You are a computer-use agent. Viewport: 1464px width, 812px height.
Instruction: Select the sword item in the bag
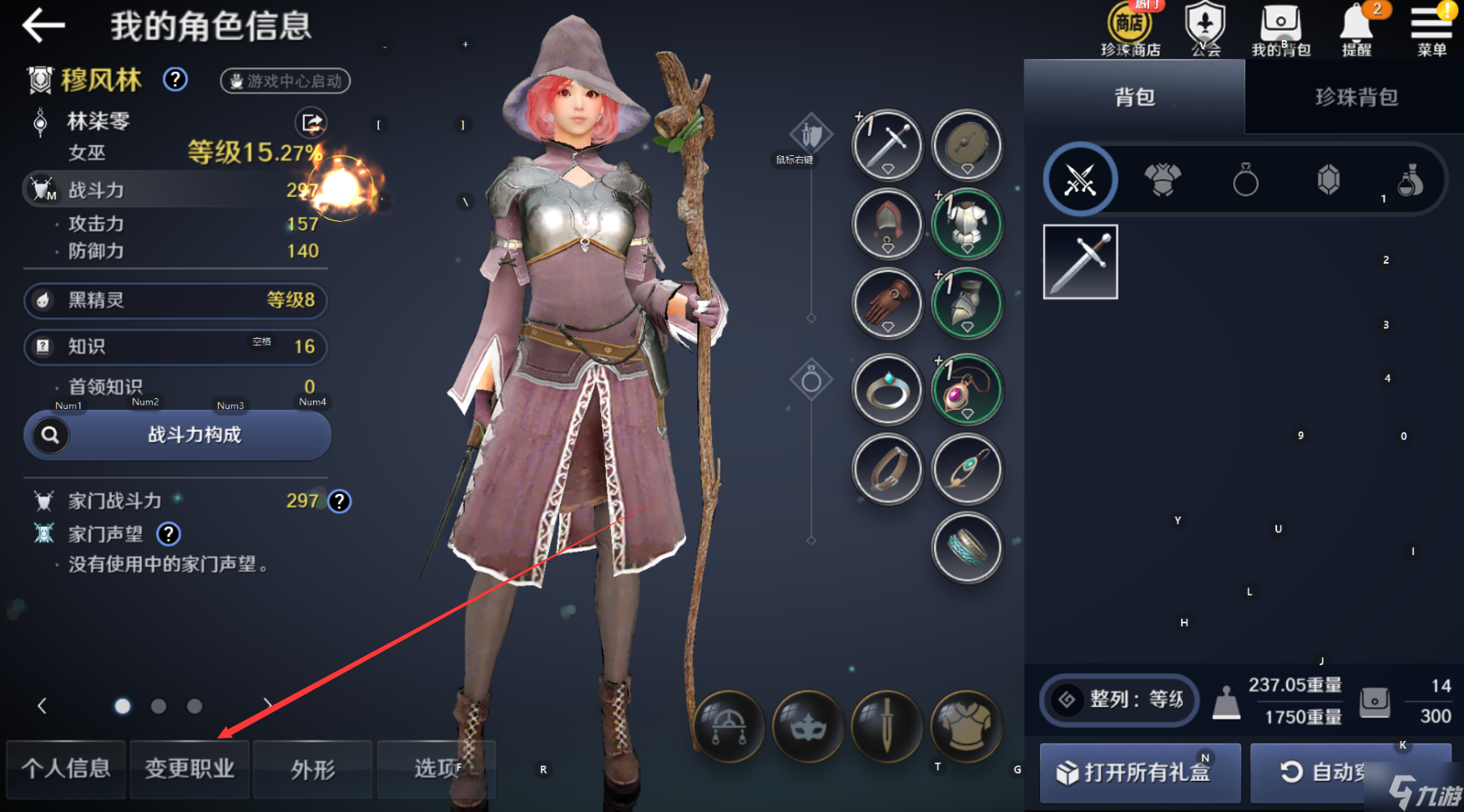(1080, 262)
